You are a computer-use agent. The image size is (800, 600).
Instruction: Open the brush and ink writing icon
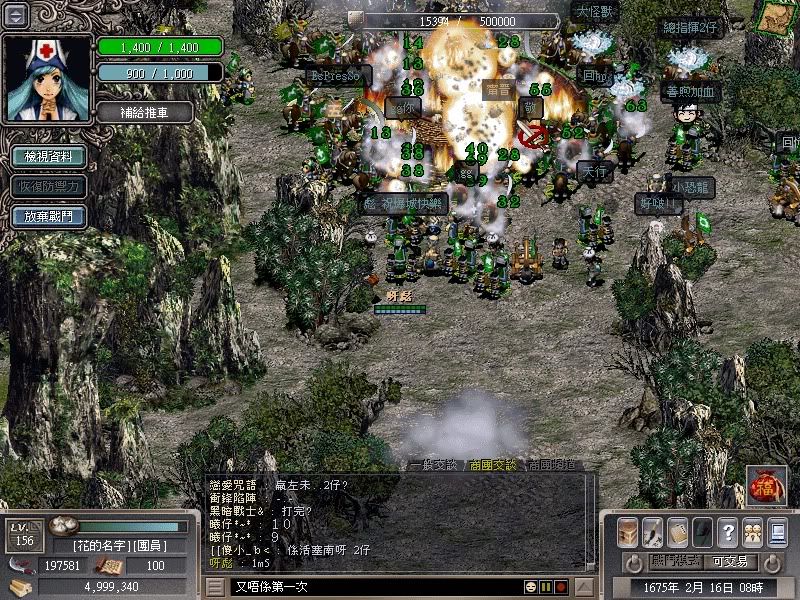click(653, 531)
